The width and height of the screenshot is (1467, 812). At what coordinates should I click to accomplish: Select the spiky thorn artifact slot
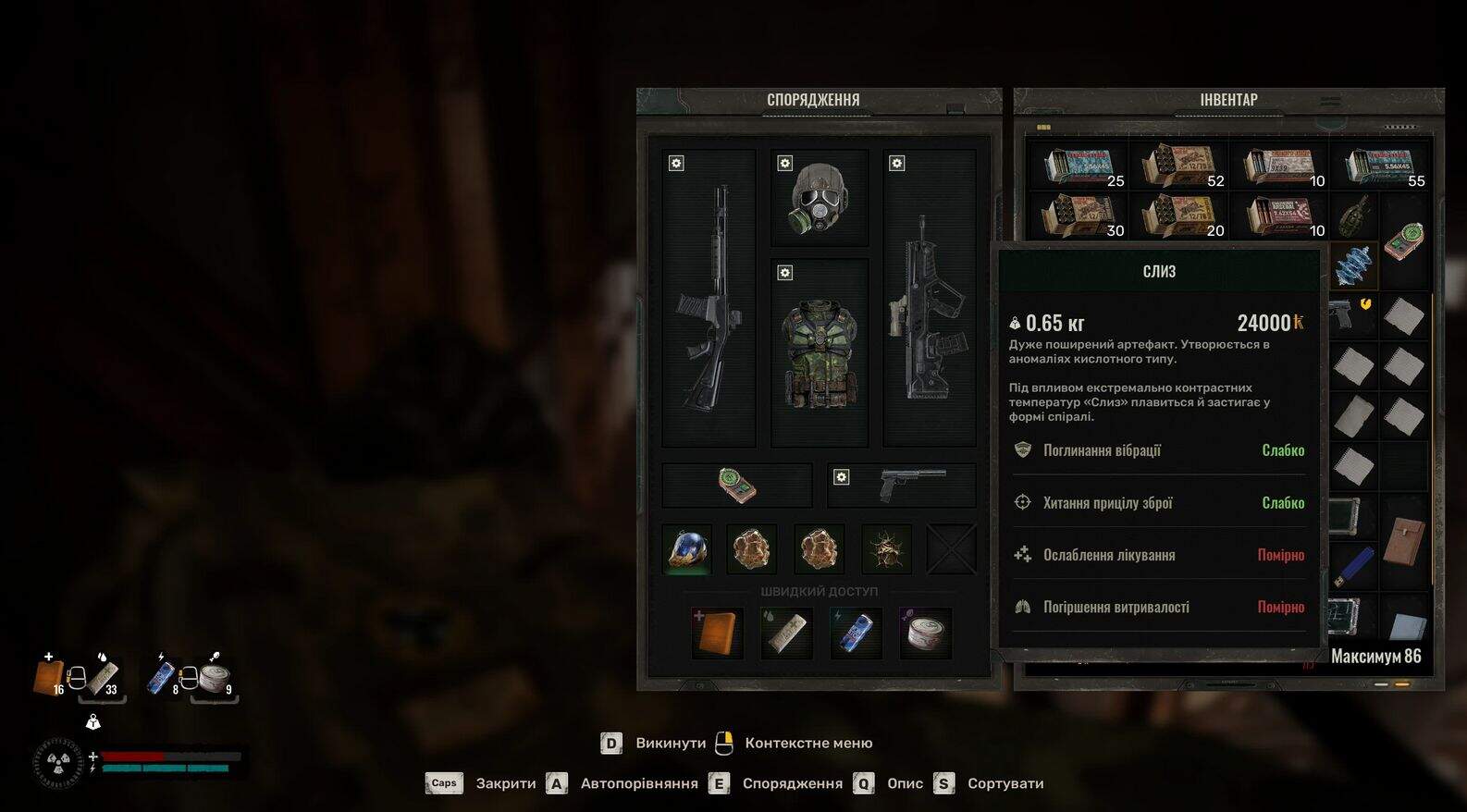(x=886, y=548)
